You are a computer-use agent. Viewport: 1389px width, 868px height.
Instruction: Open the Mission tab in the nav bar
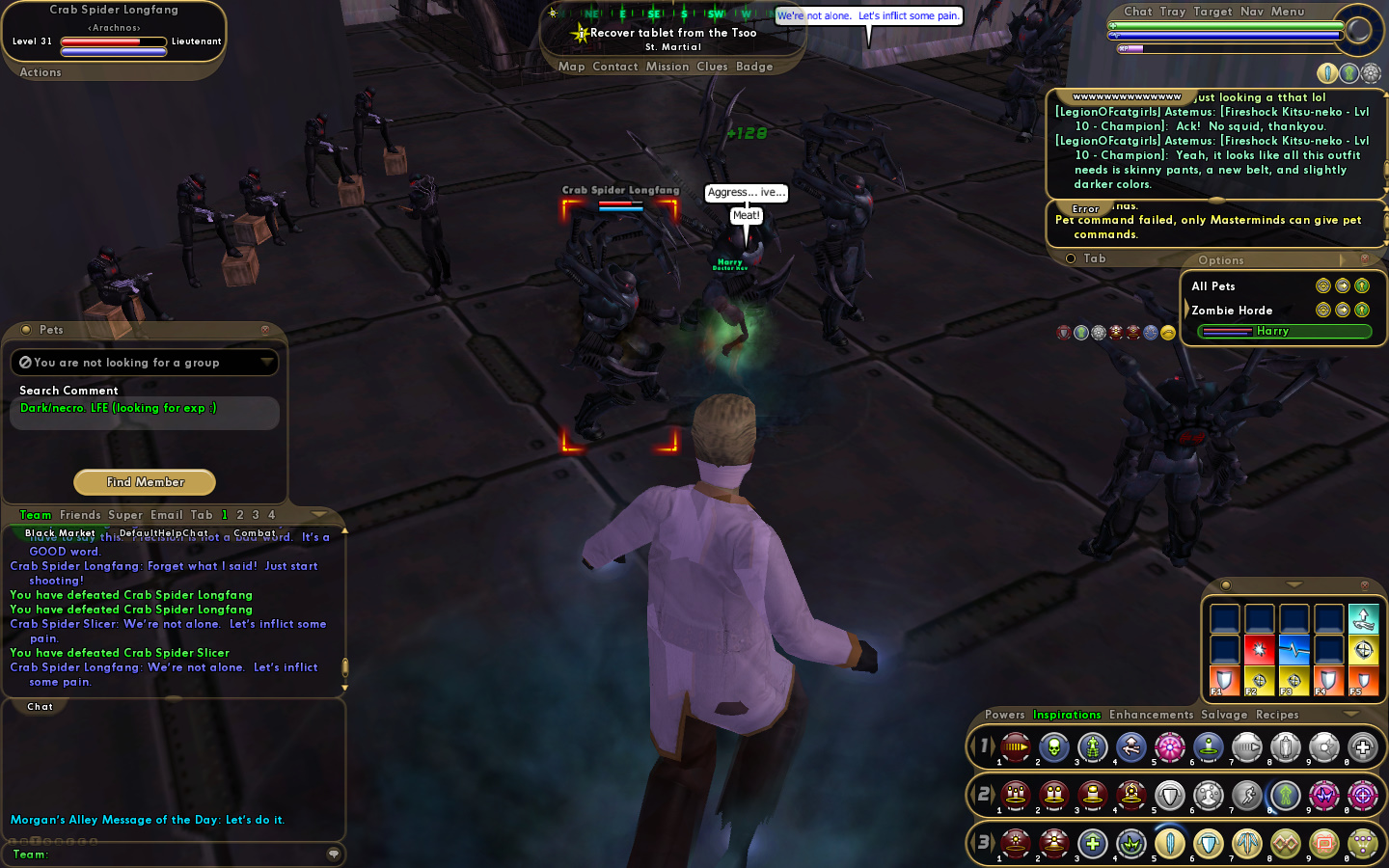click(667, 67)
